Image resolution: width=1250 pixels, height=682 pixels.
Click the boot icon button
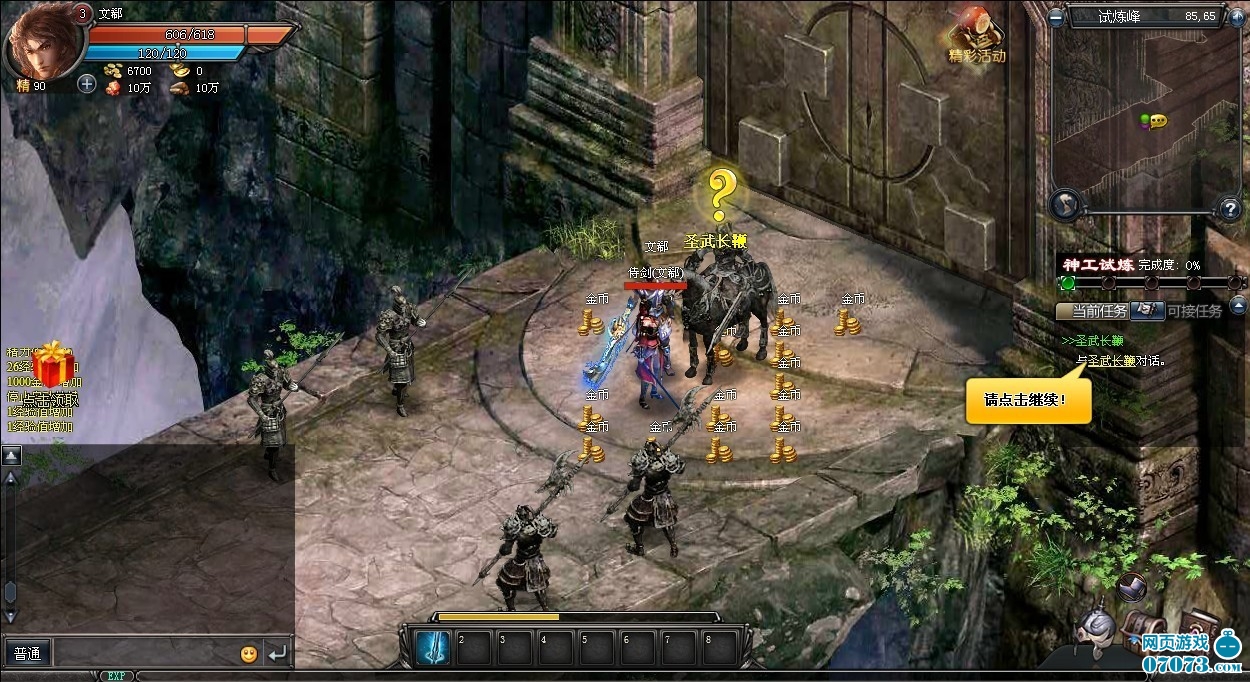coord(1132,588)
